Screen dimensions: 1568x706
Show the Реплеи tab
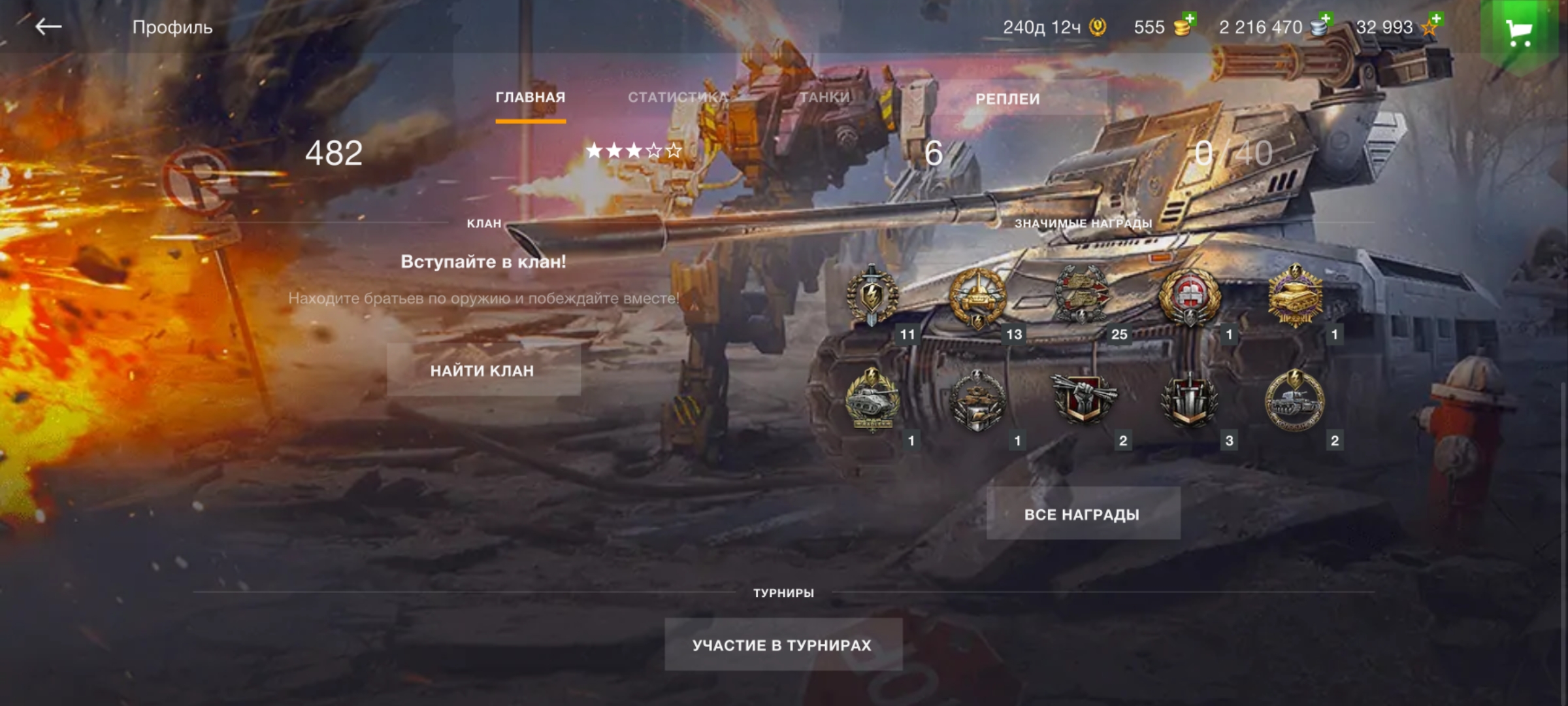coord(1007,99)
